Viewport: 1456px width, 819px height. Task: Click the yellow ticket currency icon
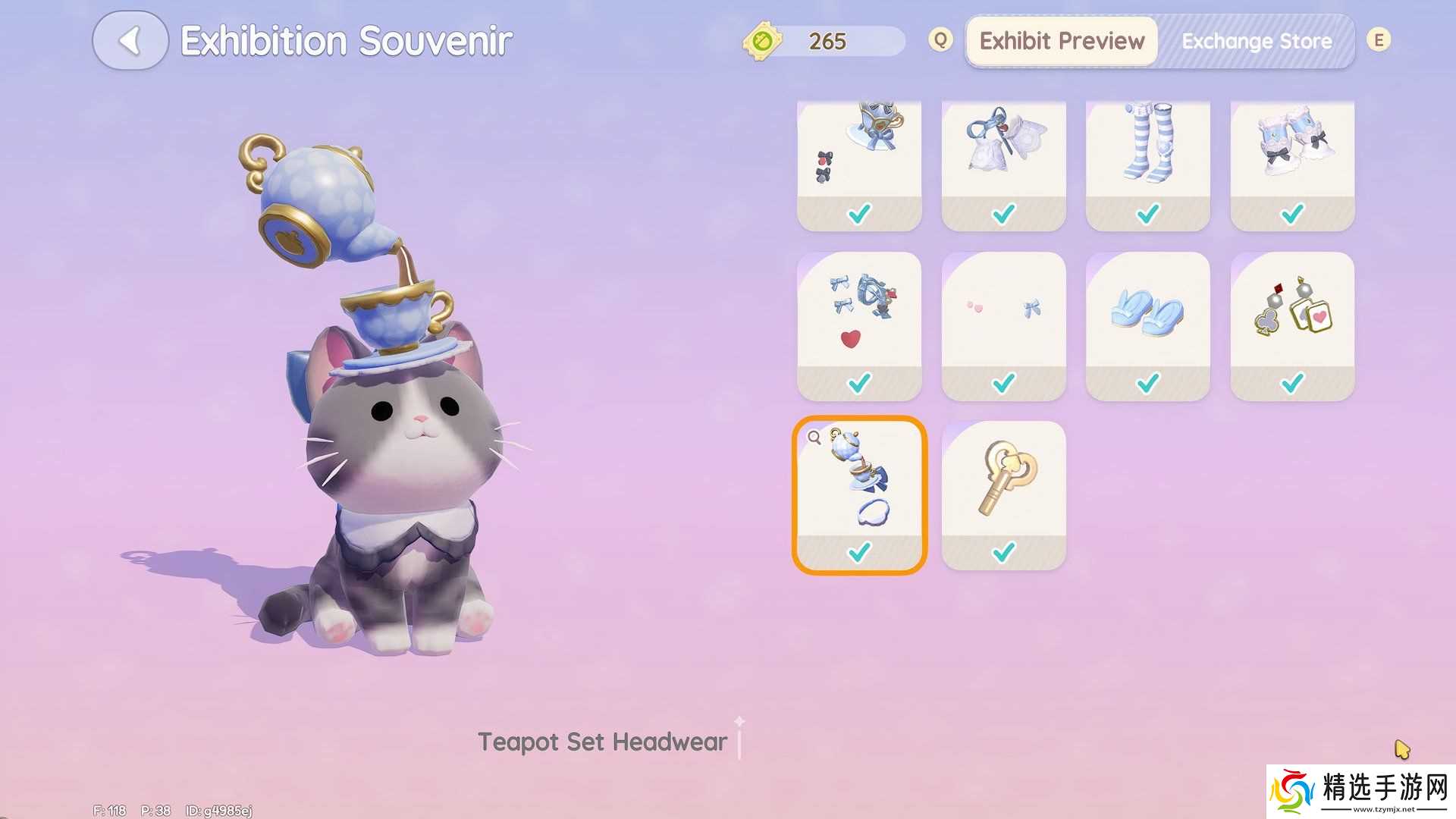[762, 40]
